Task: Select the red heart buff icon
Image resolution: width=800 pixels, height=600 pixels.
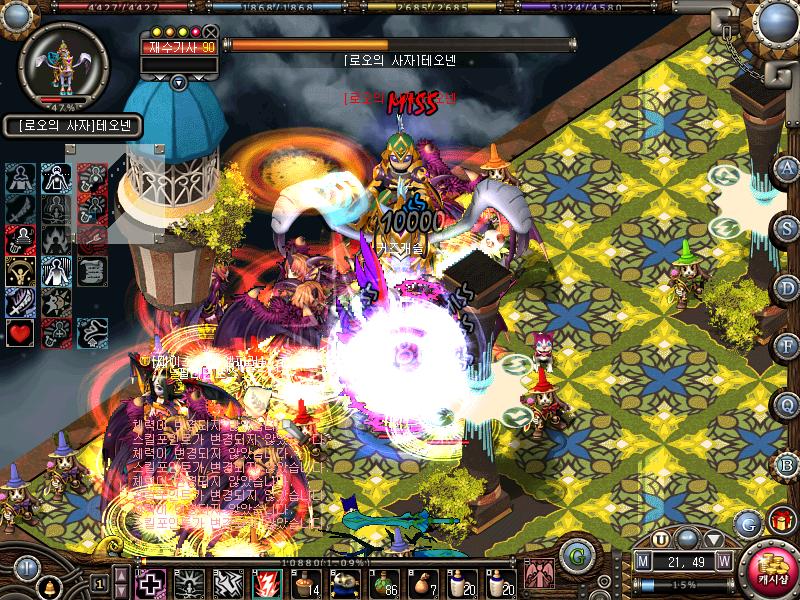Action: (x=20, y=332)
